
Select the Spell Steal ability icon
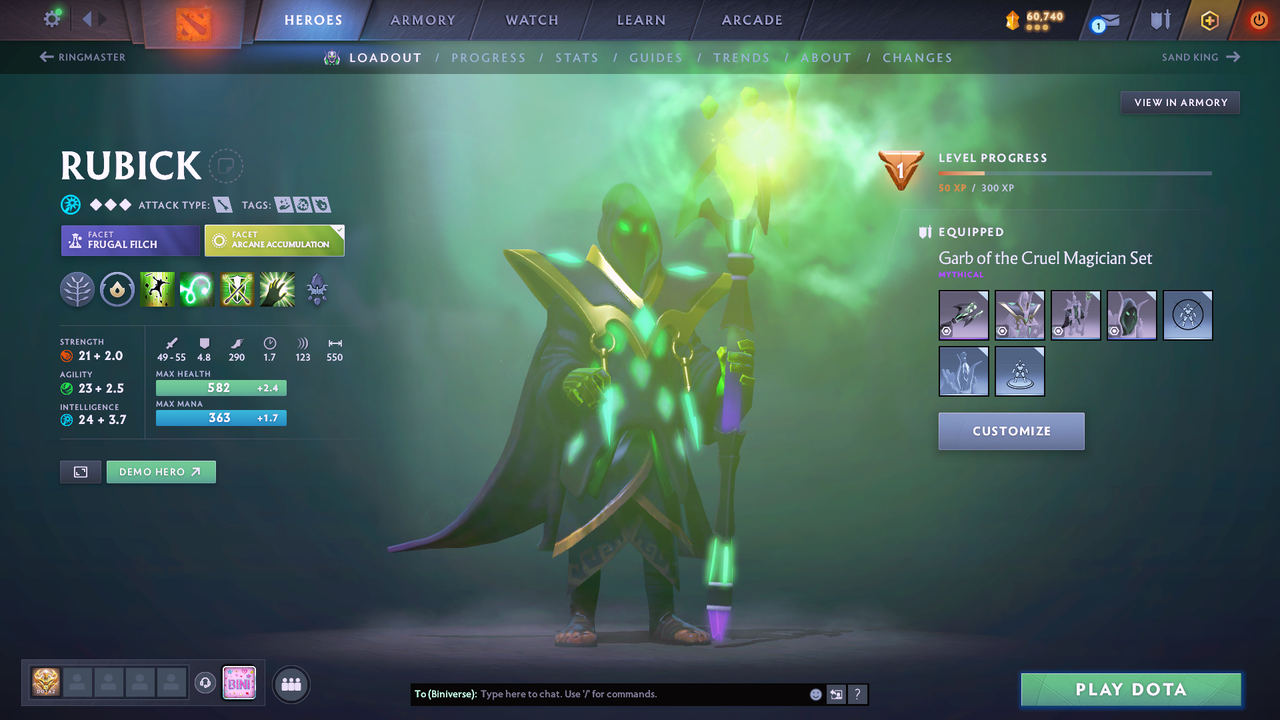pyautogui.click(x=277, y=290)
